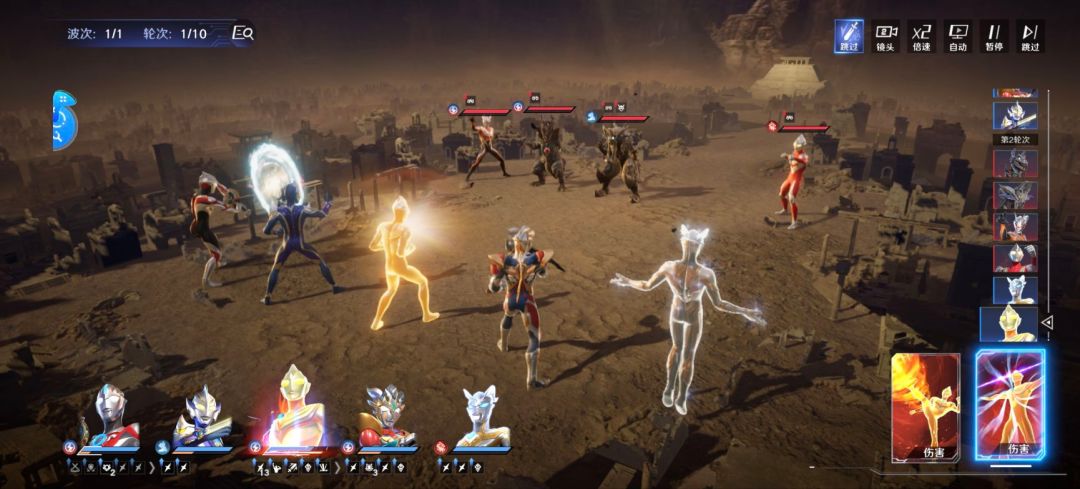Switch the camera view (镜头)

[x=885, y=36]
